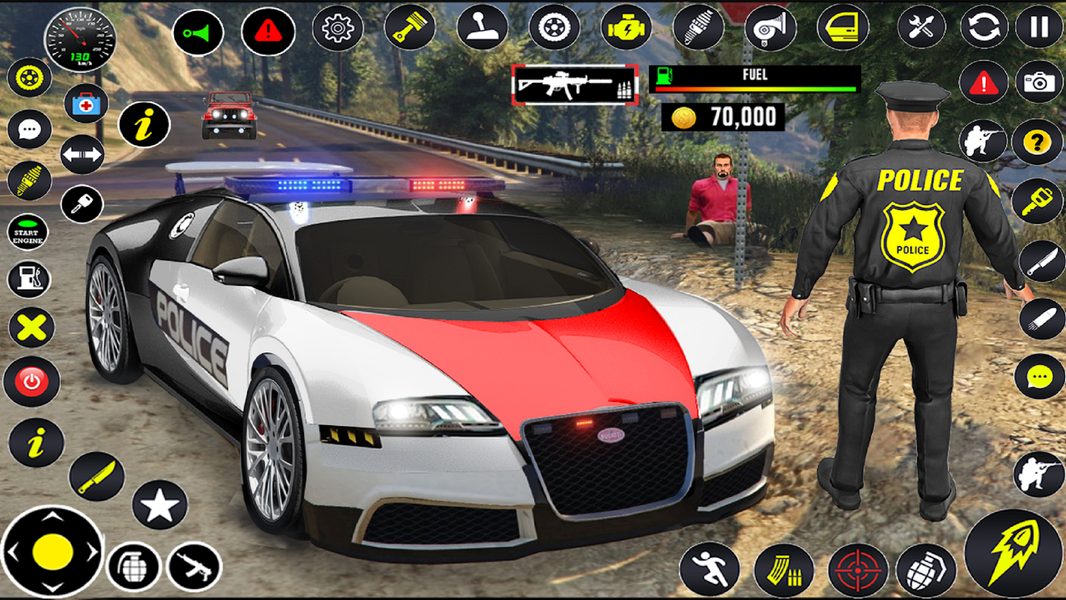Open the first aid medkit icon
The height and width of the screenshot is (600, 1066).
pyautogui.click(x=86, y=102)
